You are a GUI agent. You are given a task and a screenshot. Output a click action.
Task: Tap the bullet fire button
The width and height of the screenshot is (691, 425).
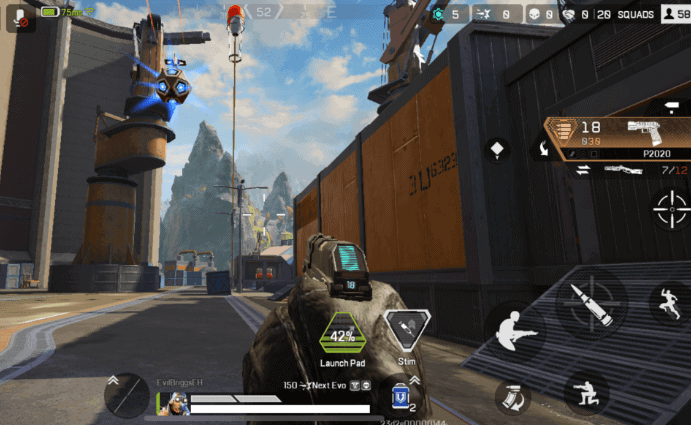pos(591,302)
